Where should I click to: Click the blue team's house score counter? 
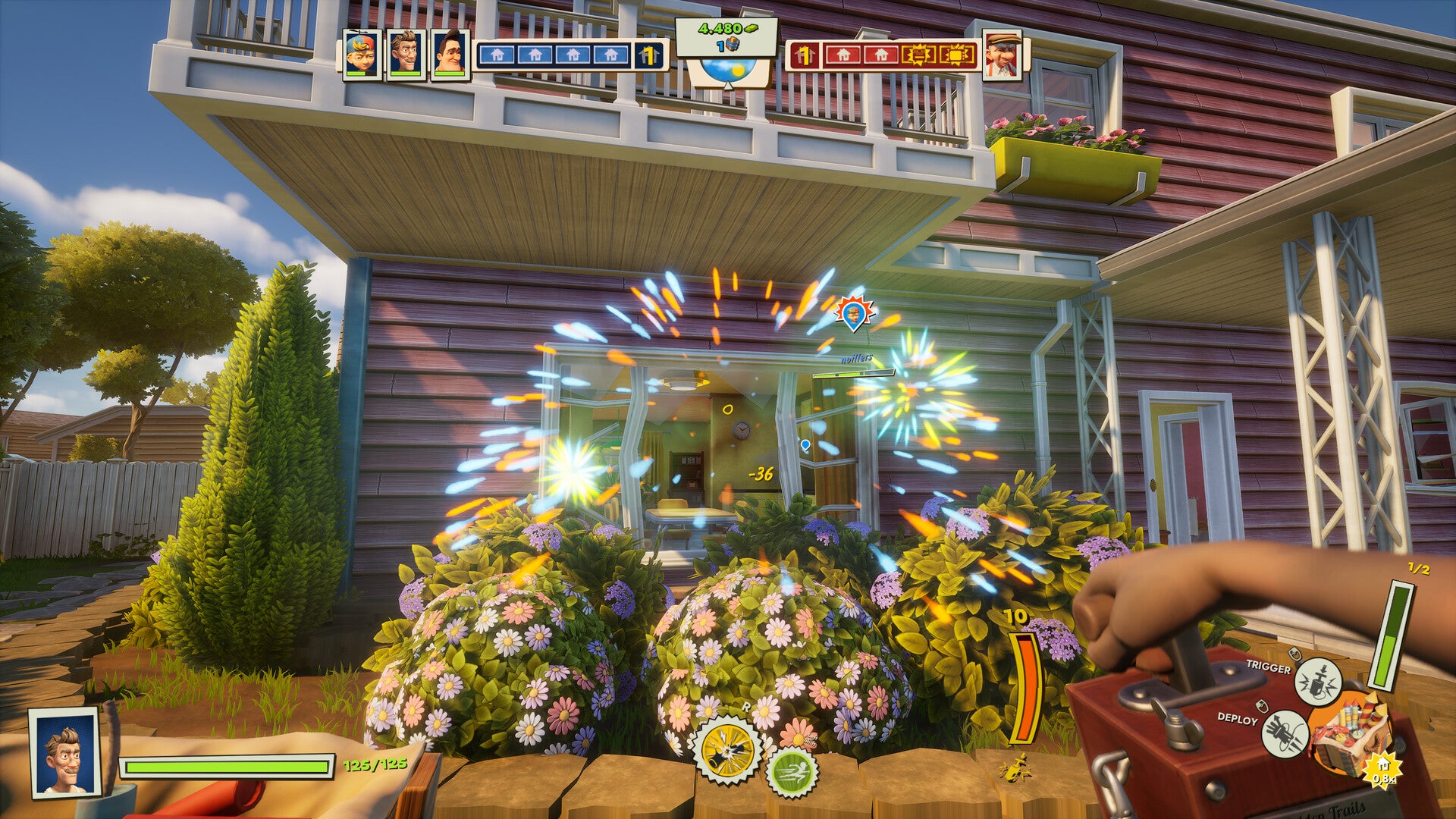[x=648, y=55]
